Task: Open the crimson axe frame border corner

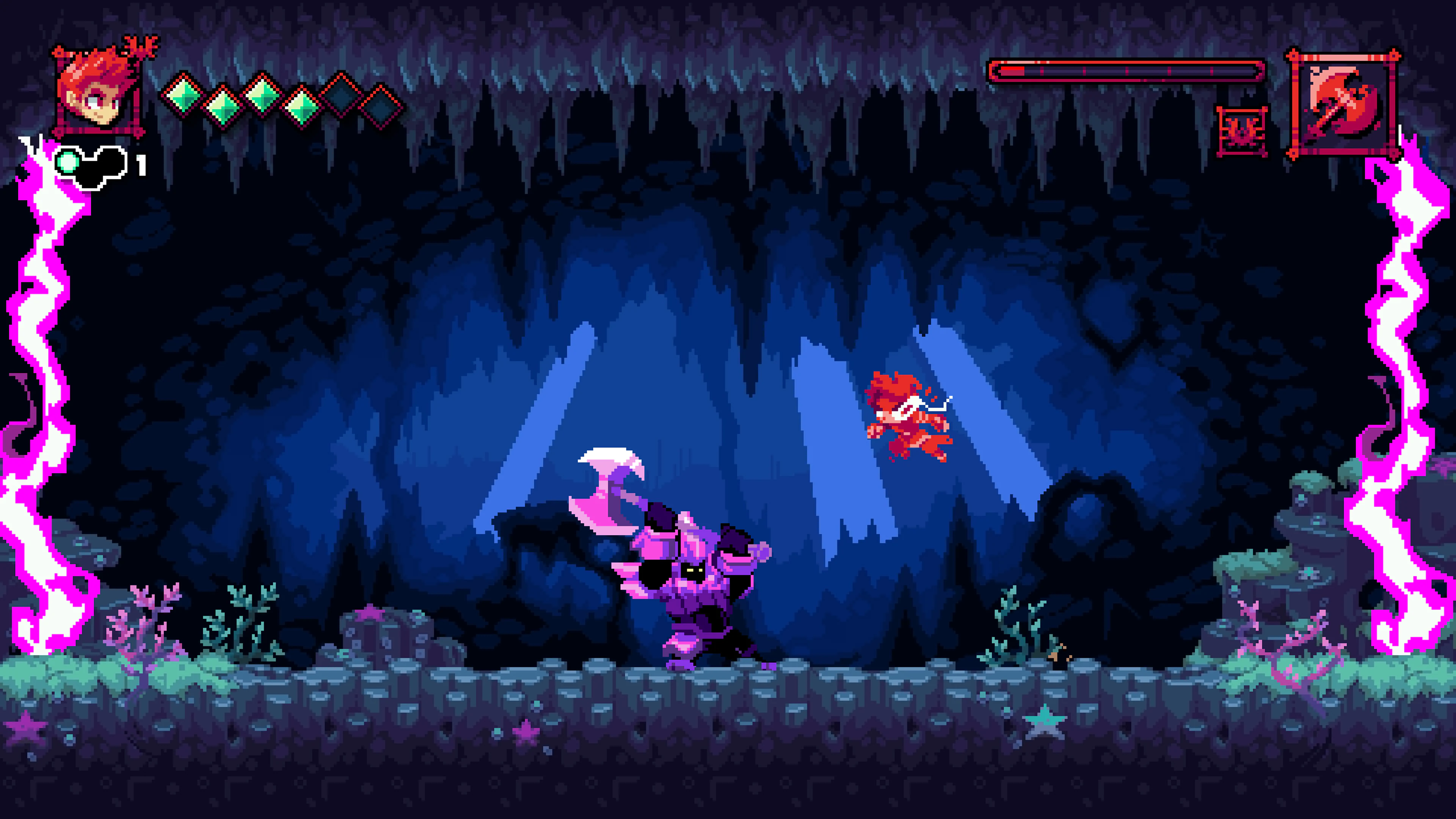Action: 1293,56
